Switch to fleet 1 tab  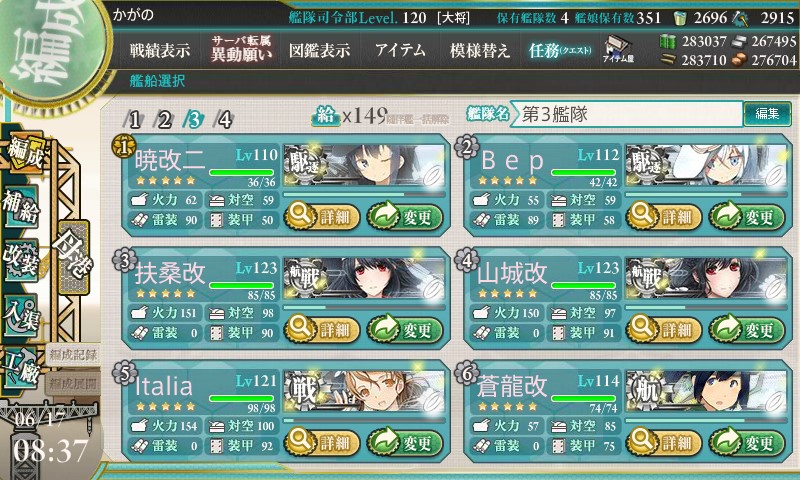(133, 119)
